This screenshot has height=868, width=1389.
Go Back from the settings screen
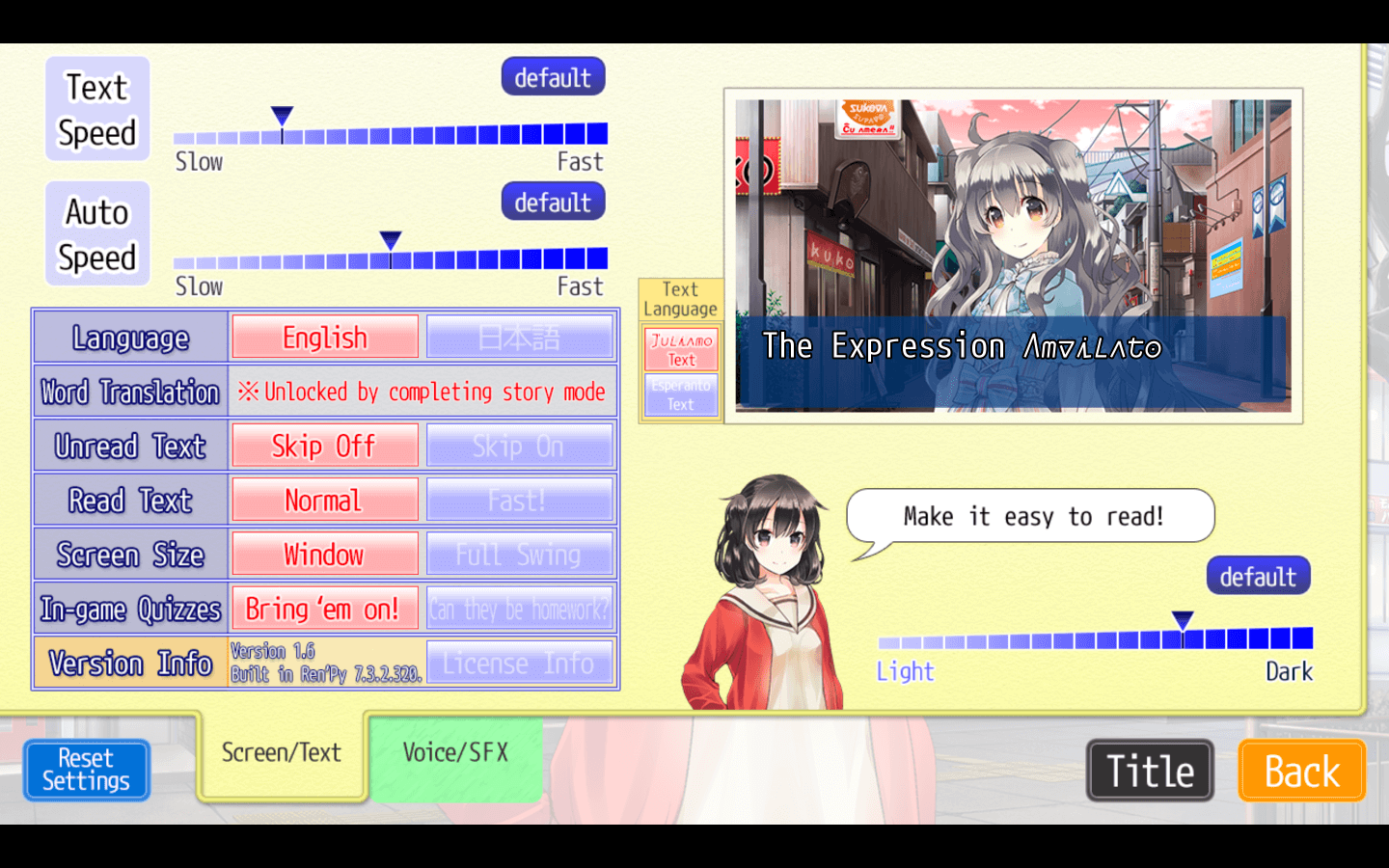(1301, 772)
